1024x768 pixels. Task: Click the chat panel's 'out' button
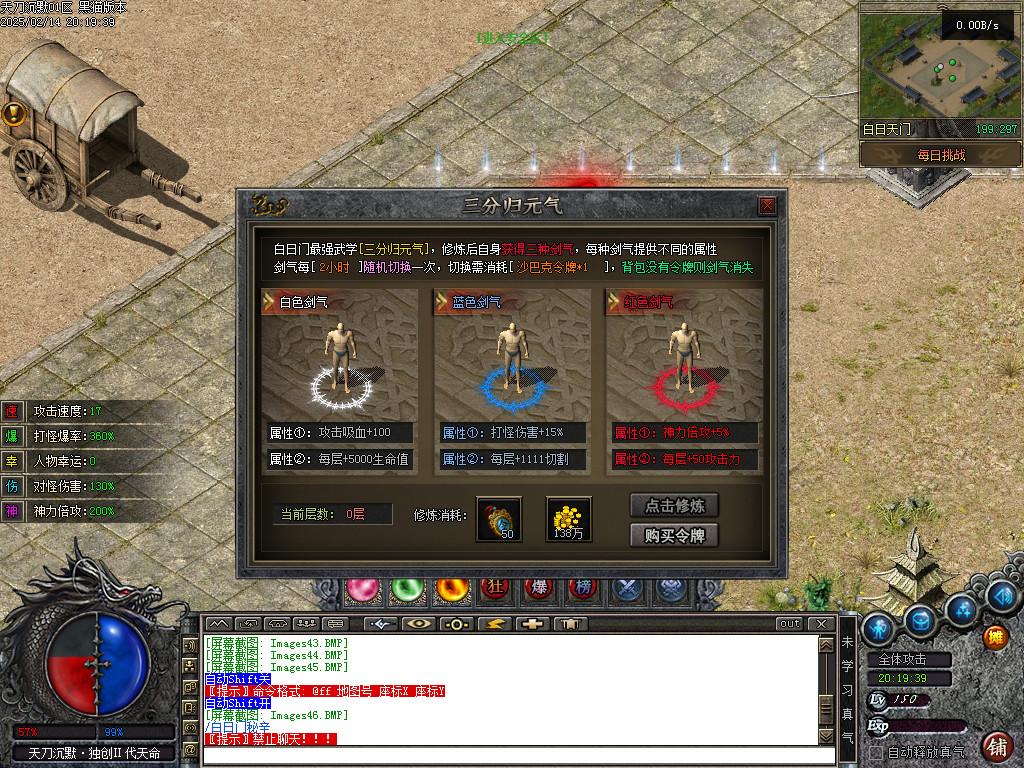click(x=790, y=624)
